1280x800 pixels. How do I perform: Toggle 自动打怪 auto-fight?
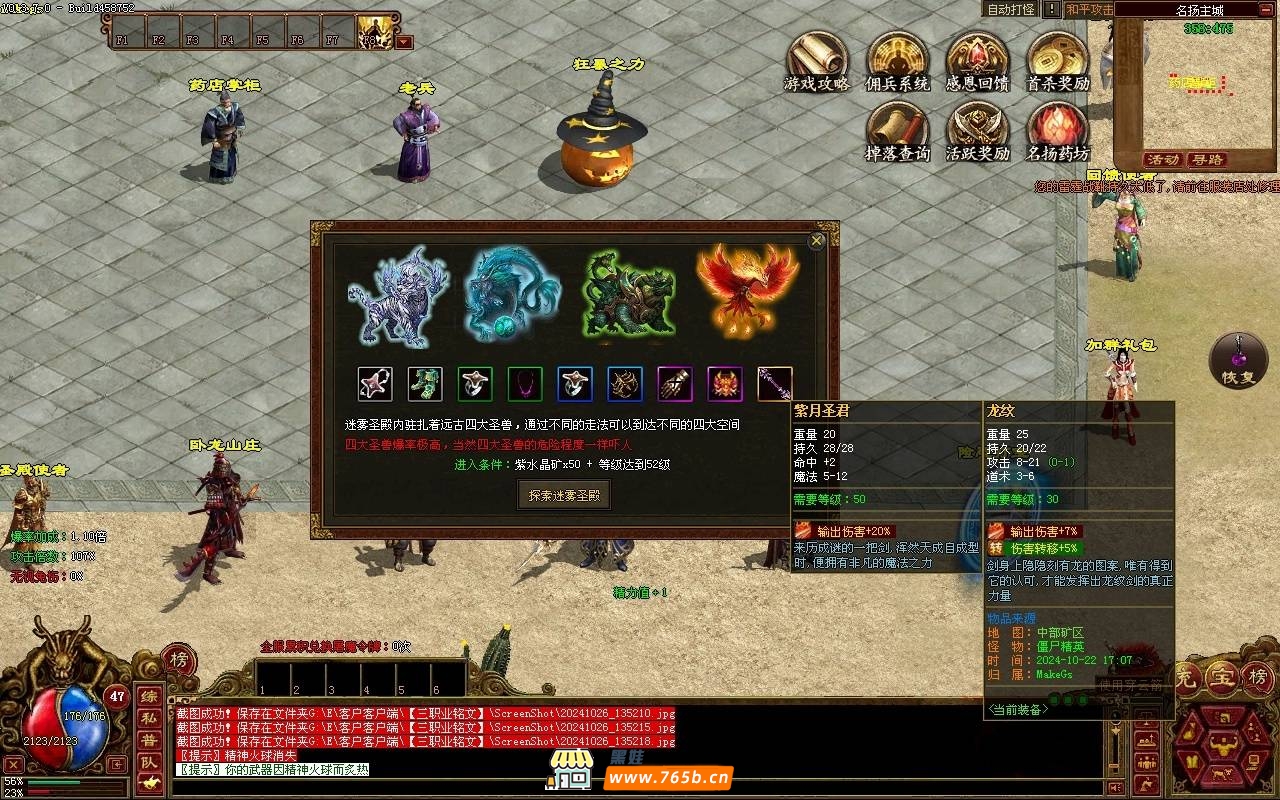point(1011,9)
